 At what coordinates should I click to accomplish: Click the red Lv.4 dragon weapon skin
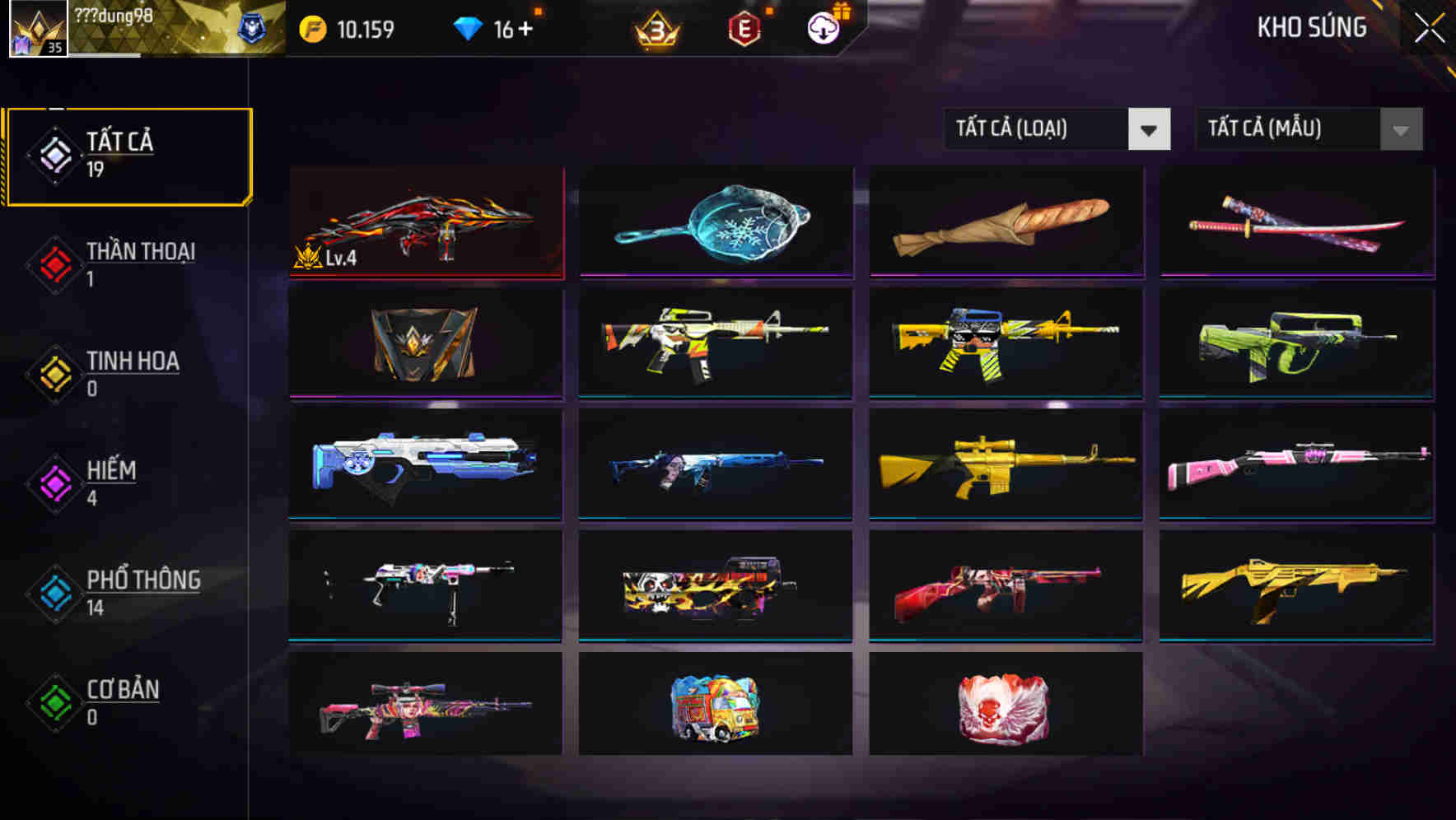(x=425, y=222)
